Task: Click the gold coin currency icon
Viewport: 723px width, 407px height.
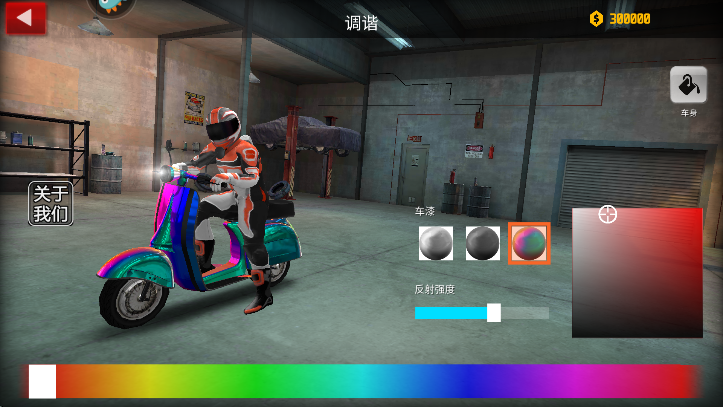Action: 596,18
